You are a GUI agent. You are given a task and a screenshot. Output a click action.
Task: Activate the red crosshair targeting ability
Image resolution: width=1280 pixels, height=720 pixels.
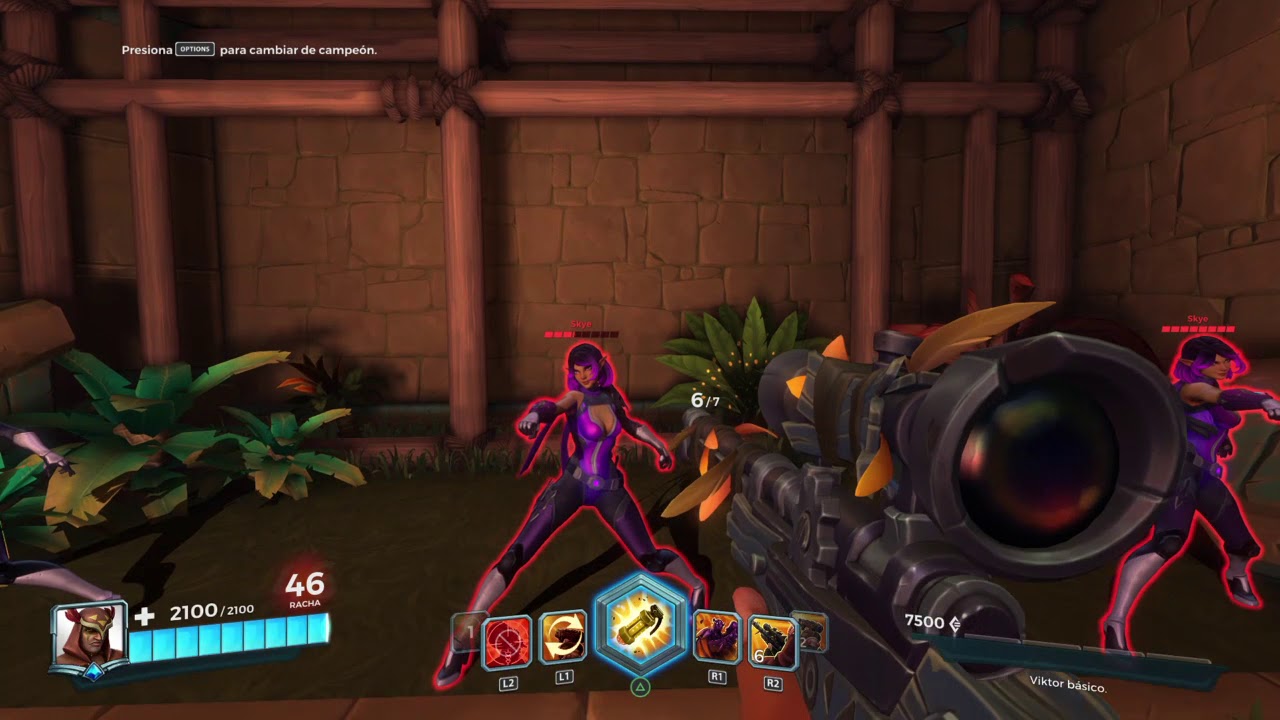pyautogui.click(x=507, y=642)
